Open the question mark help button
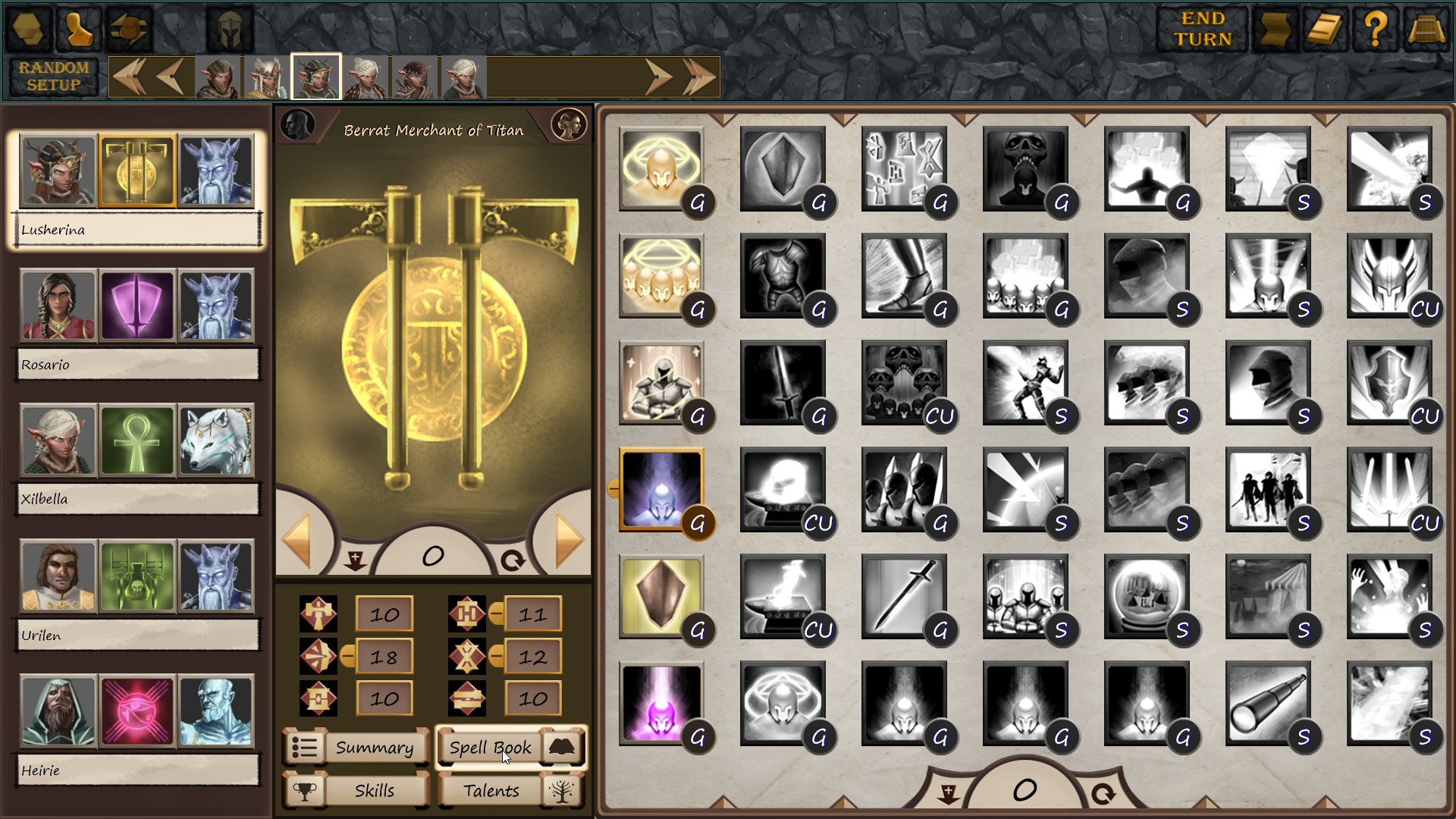 (x=1375, y=29)
